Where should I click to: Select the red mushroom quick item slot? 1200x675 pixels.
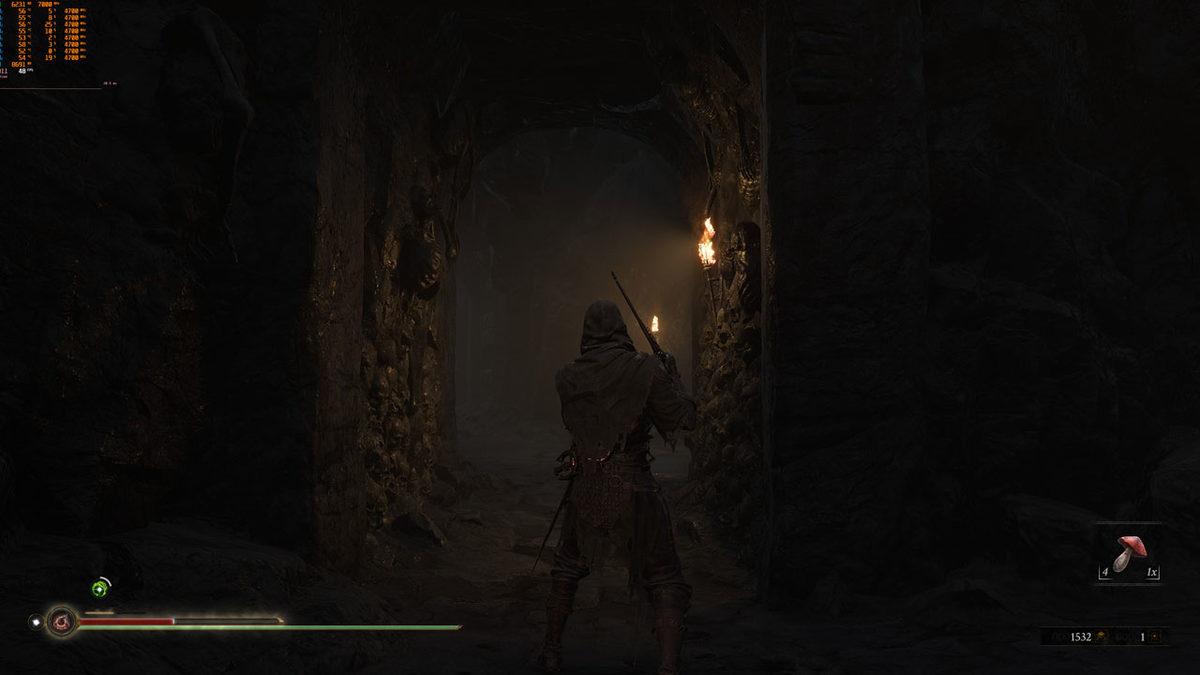1128,553
